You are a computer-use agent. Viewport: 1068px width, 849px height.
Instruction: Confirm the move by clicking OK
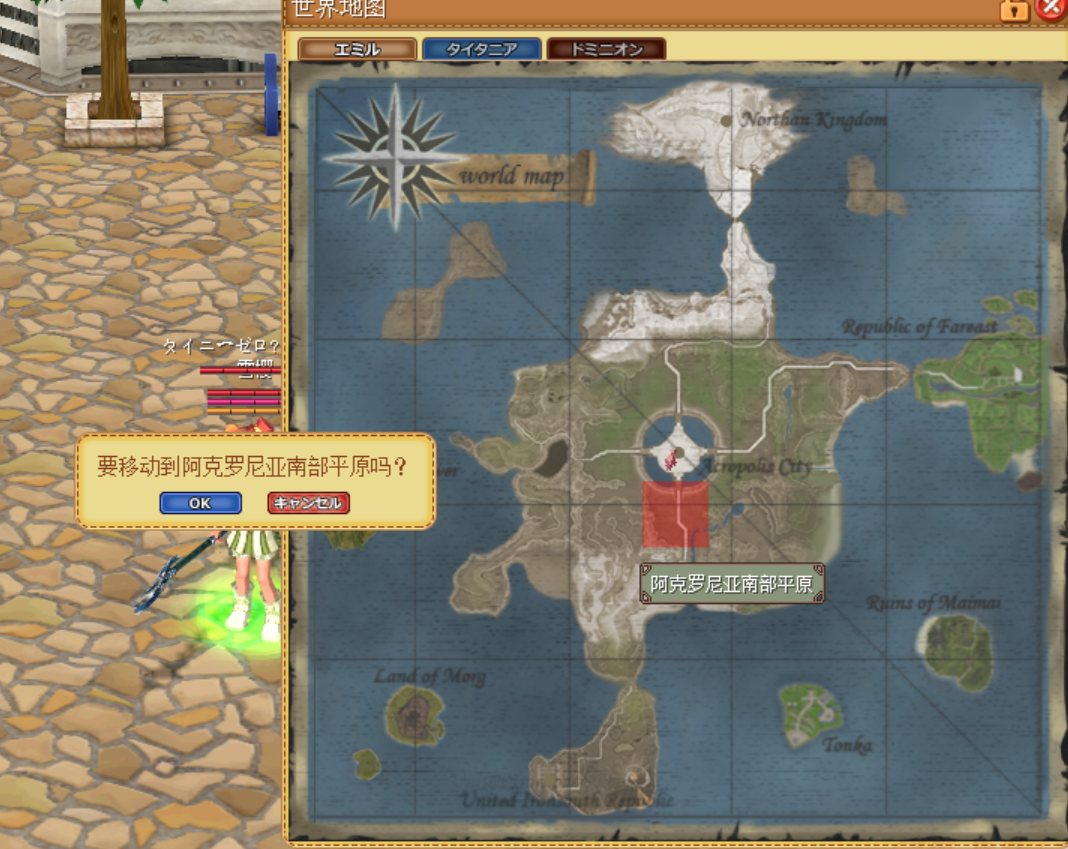point(200,503)
